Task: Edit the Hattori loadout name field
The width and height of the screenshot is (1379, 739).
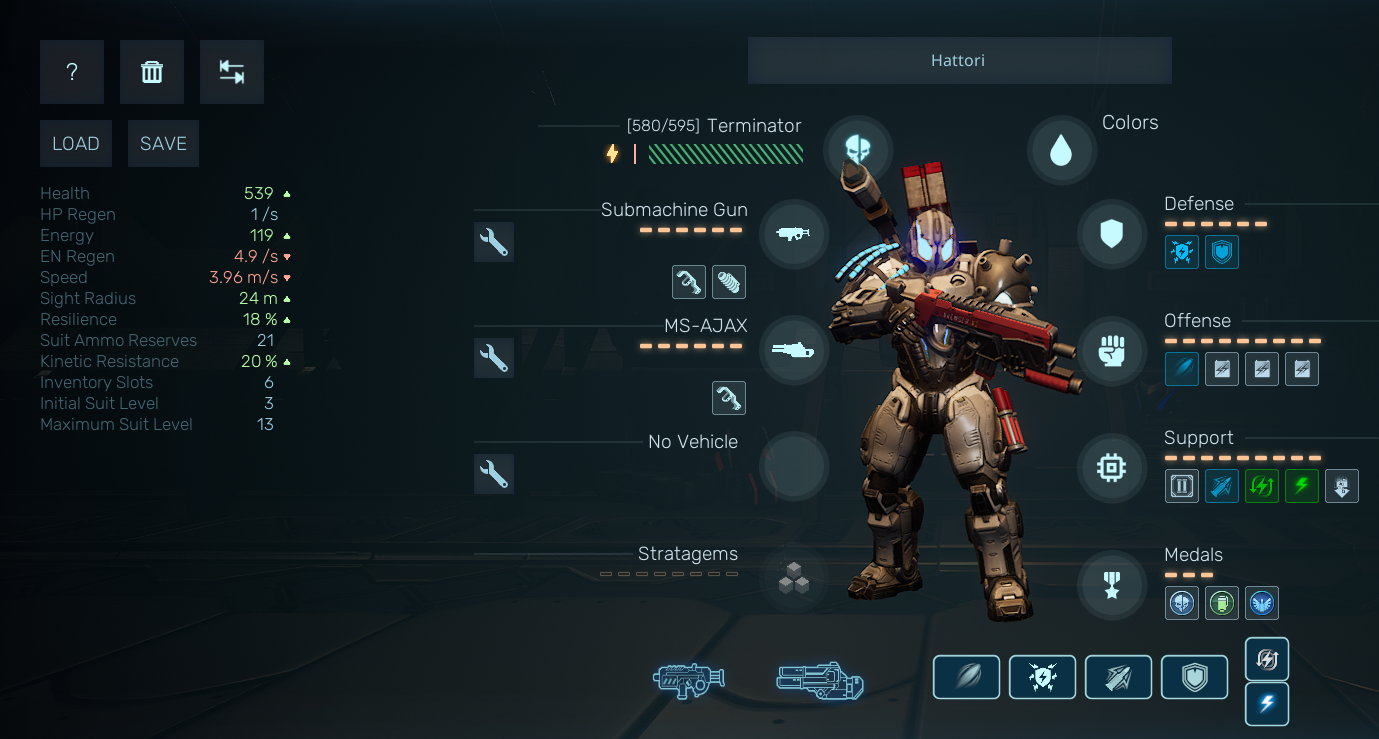Action: pos(959,61)
